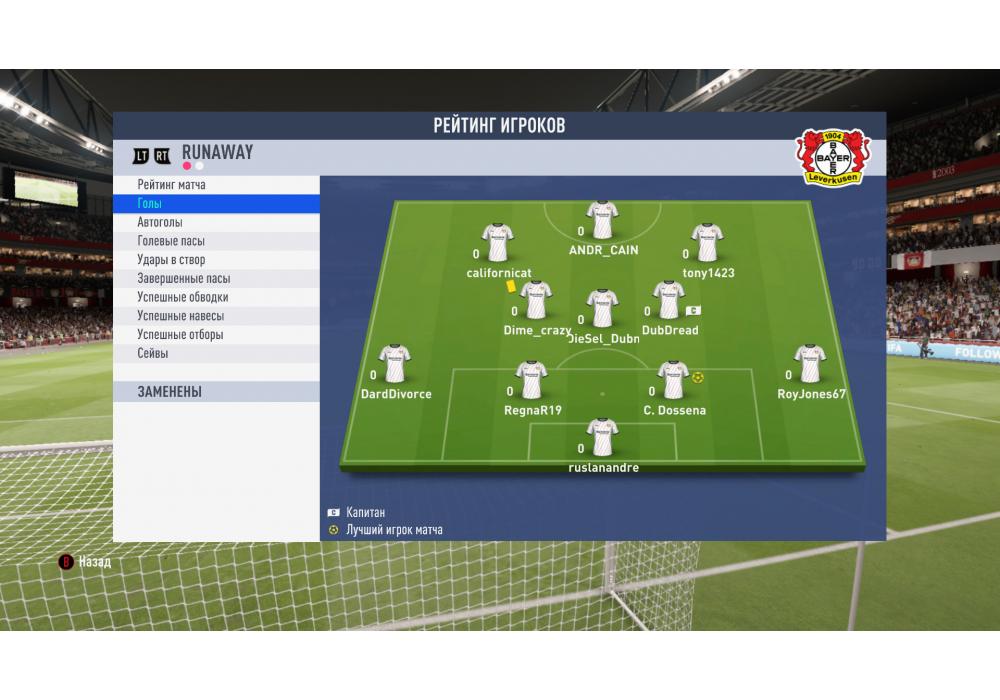Pick booked player Dime_crazy
The image size is (1000, 700).
[536, 299]
